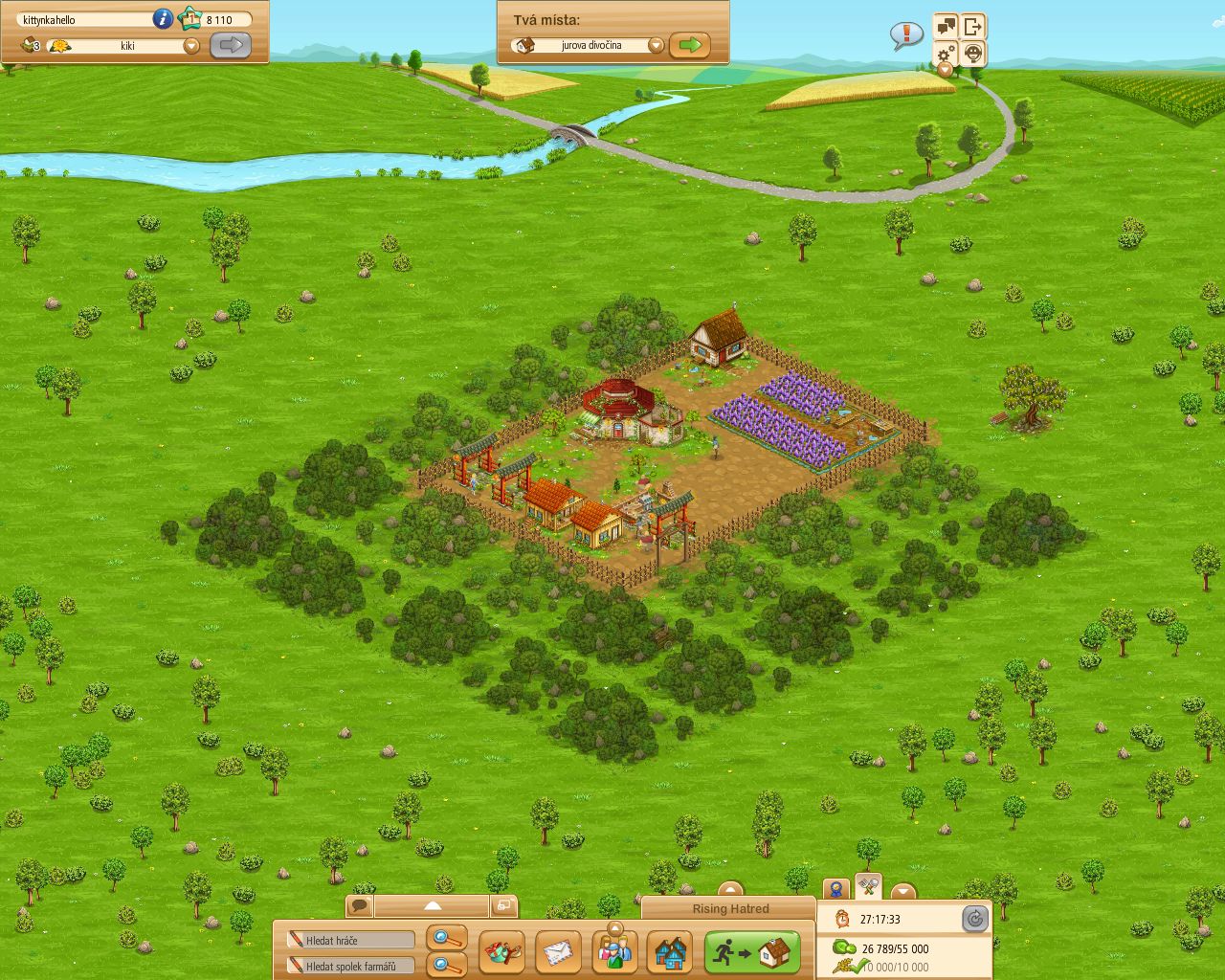Open the settings gear icon
This screenshot has height=980, width=1225.
tap(947, 54)
